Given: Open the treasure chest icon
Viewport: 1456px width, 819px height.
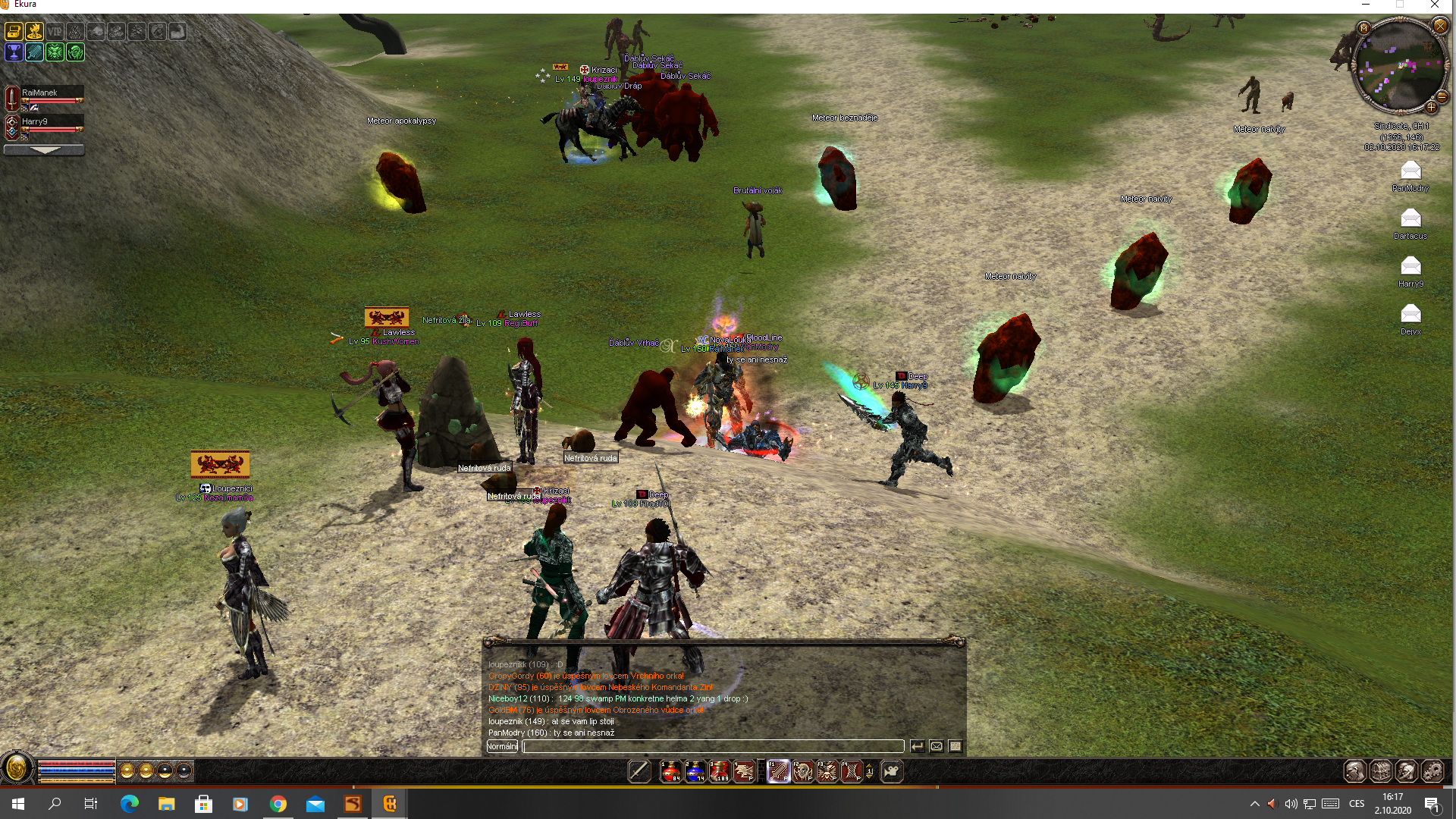Looking at the screenshot, I should tap(14, 31).
